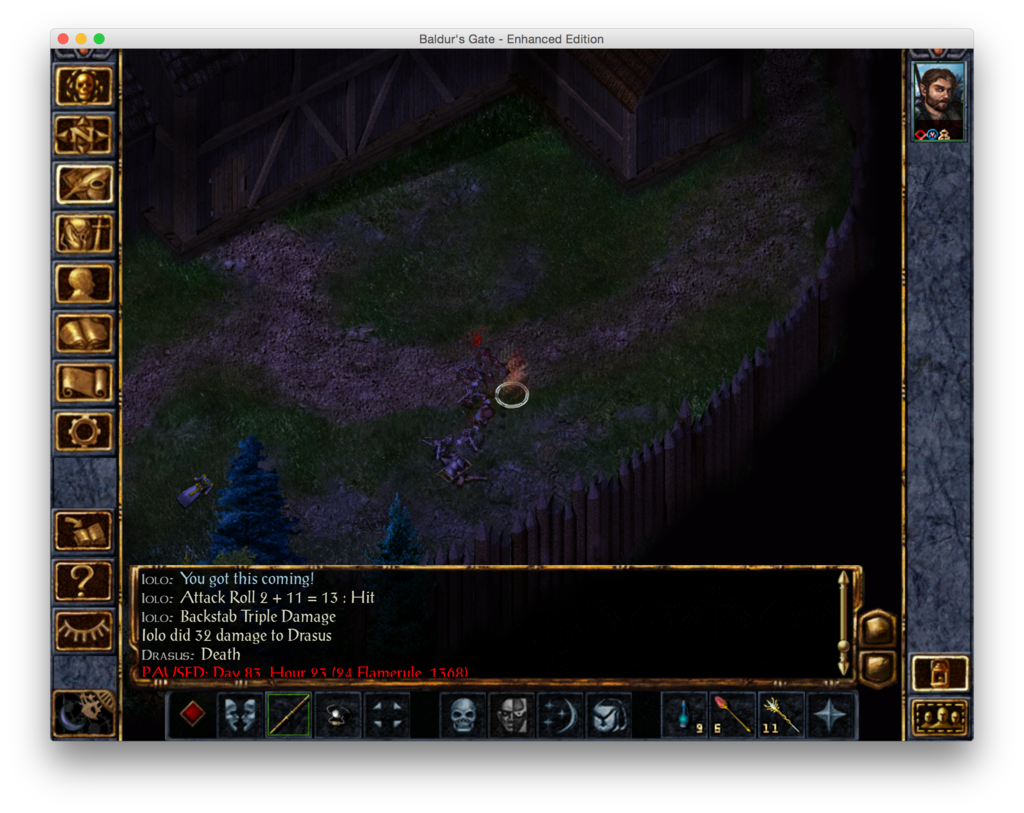Open the mage spellbook button
This screenshot has height=813, width=1024.
(x=84, y=333)
